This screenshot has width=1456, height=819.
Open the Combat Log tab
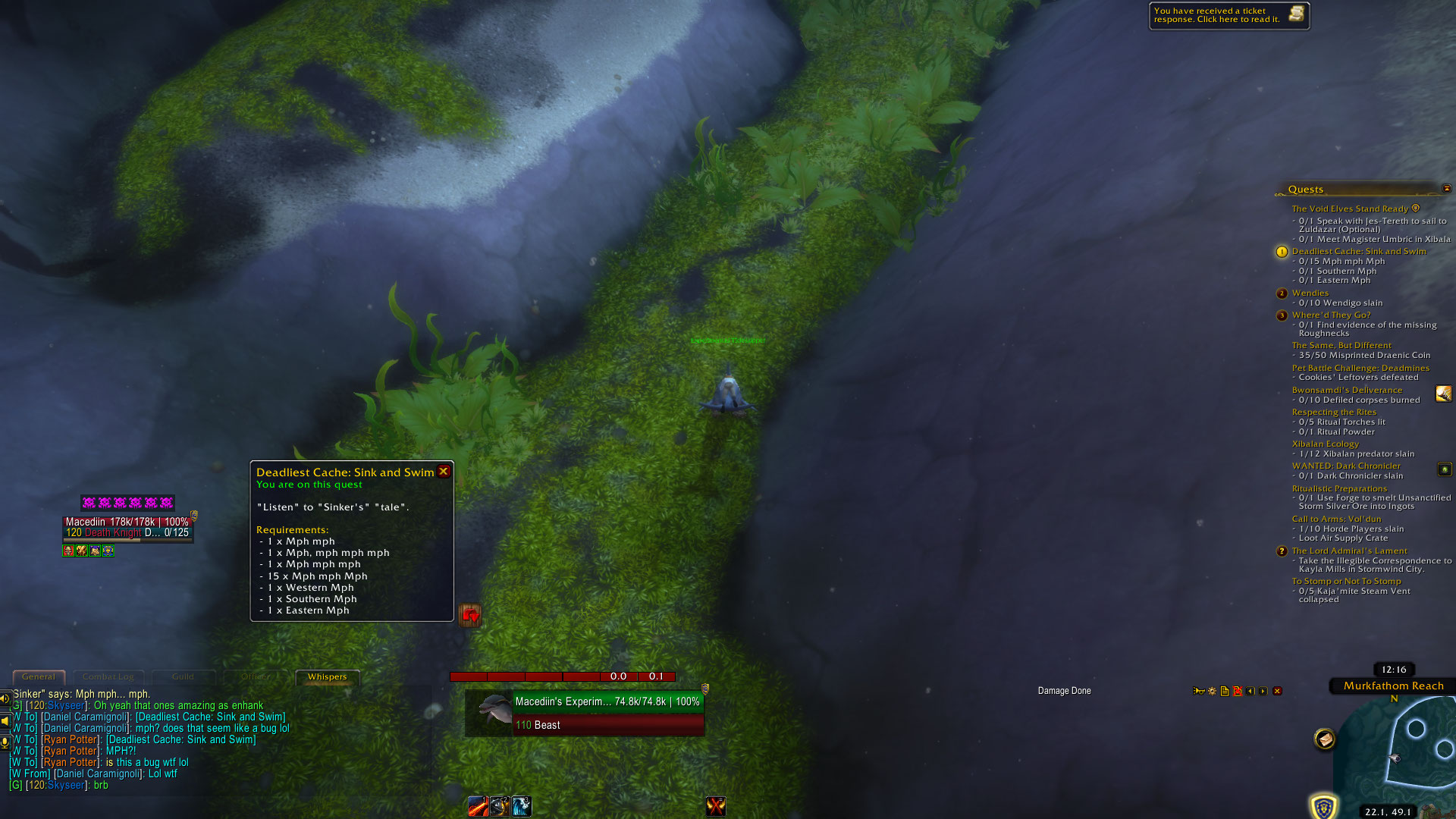108,677
